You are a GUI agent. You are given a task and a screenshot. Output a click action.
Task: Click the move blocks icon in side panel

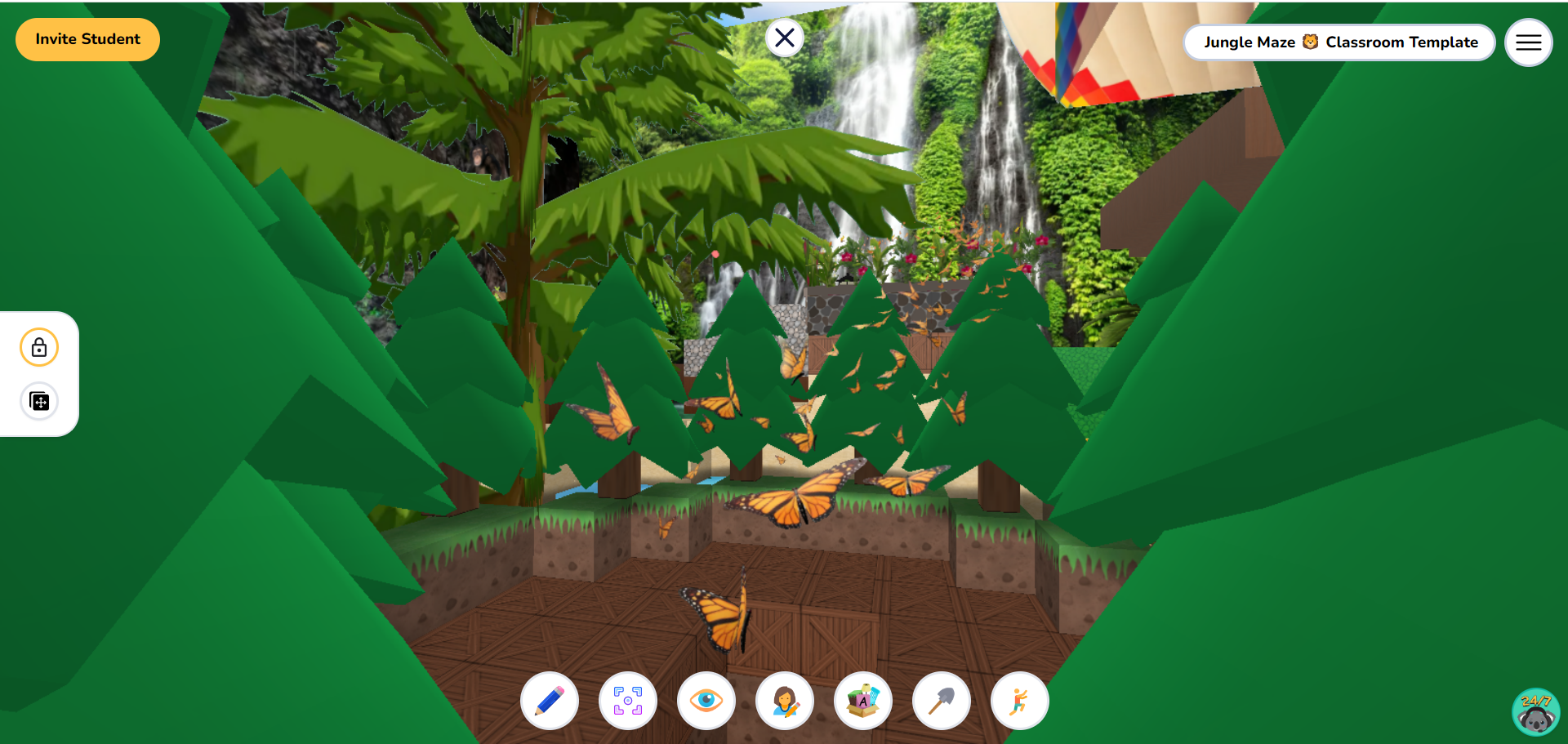coord(39,401)
